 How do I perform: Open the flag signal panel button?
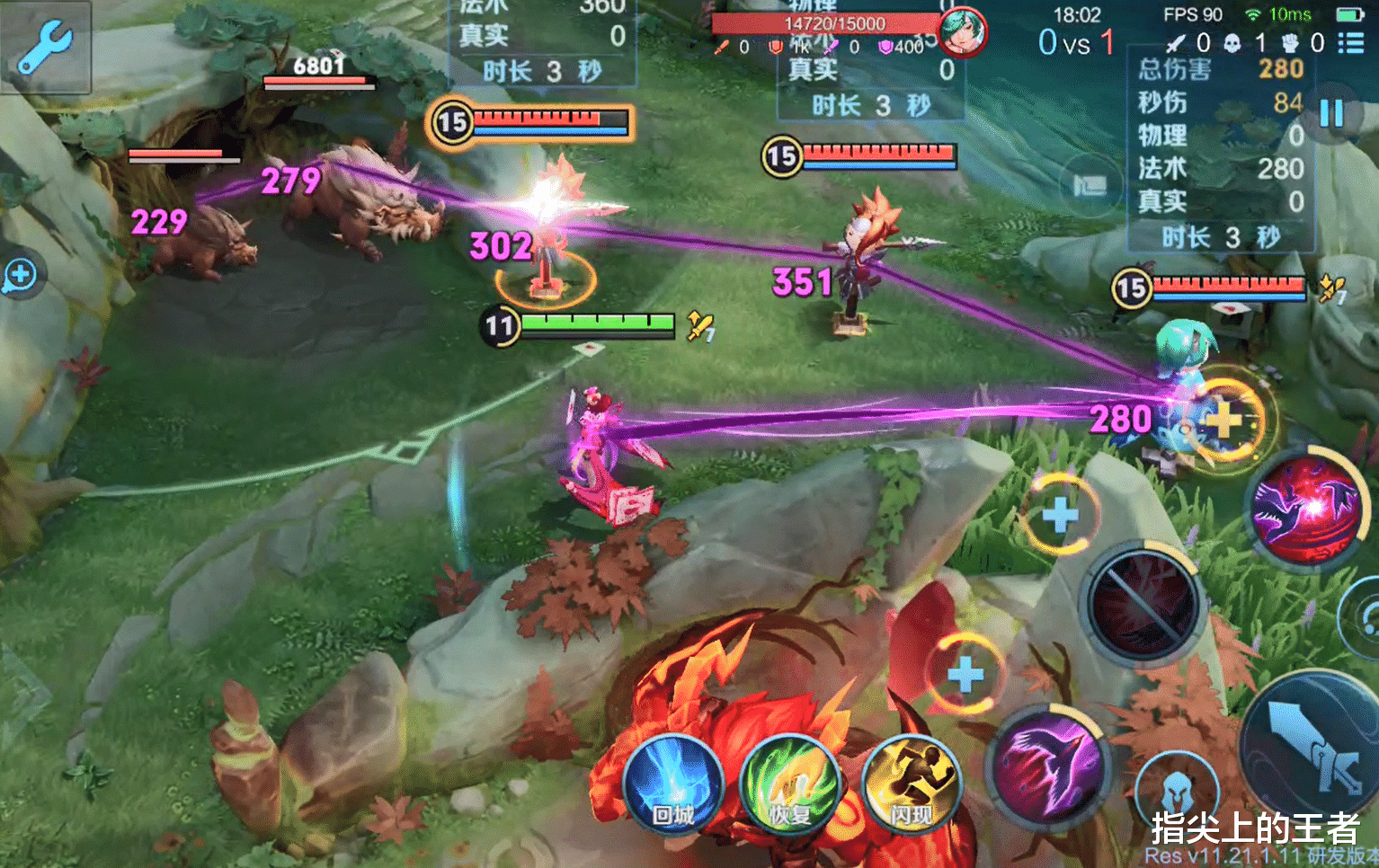point(1090,186)
